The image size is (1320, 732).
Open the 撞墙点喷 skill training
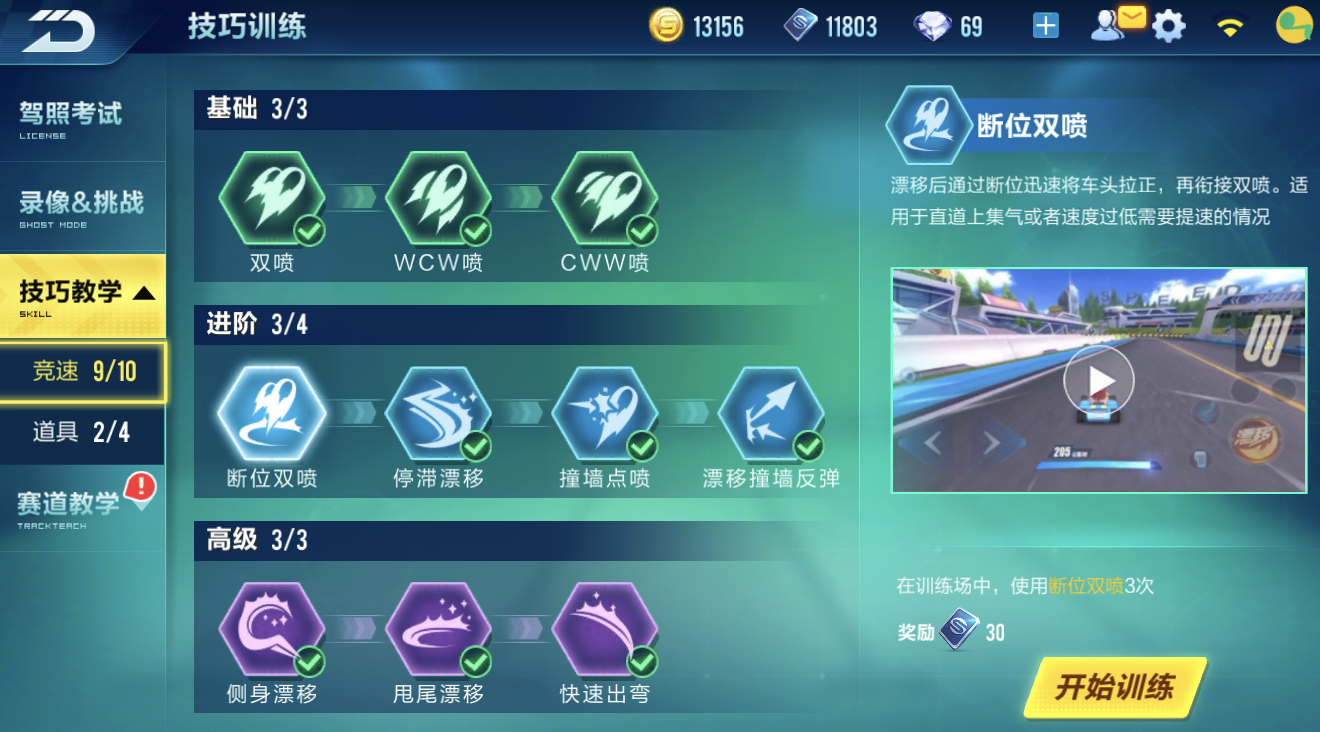coord(604,411)
